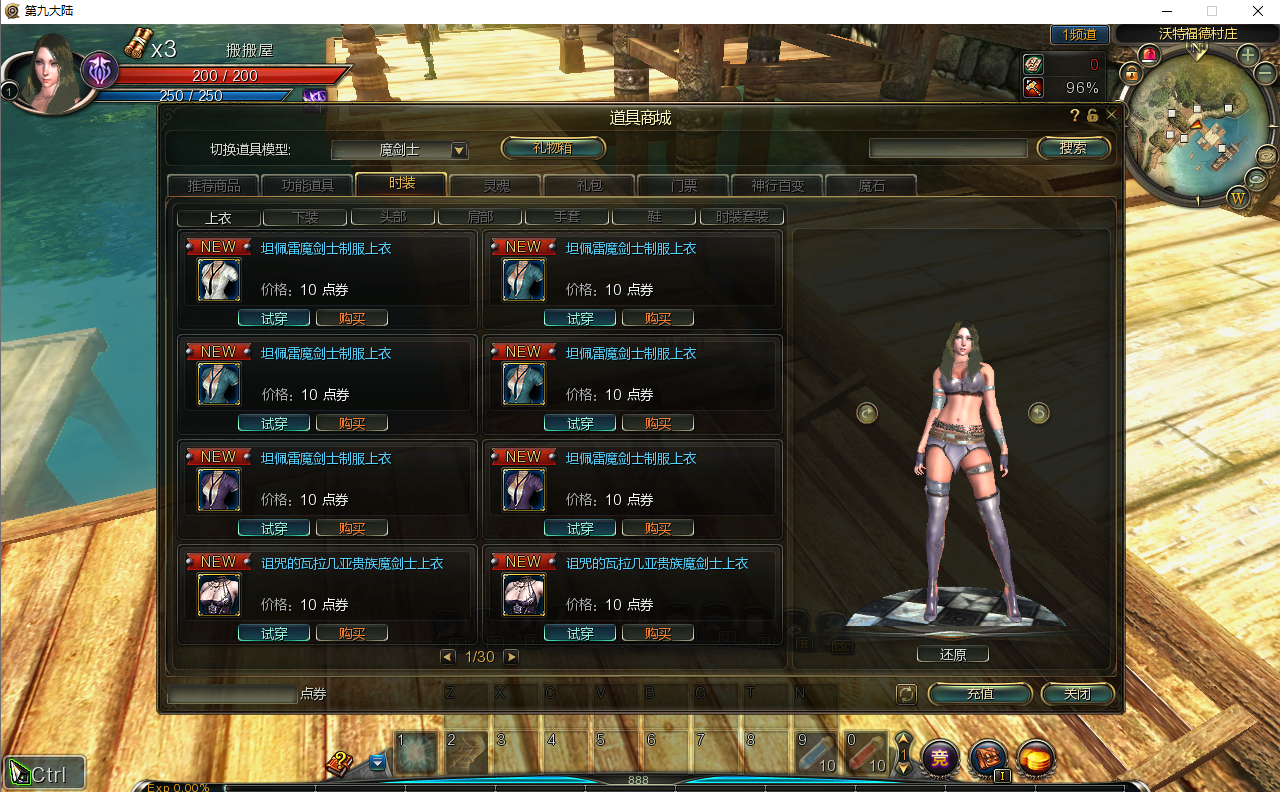Choose the 下装 clothing sub-tab
1280x792 pixels.
click(305, 217)
